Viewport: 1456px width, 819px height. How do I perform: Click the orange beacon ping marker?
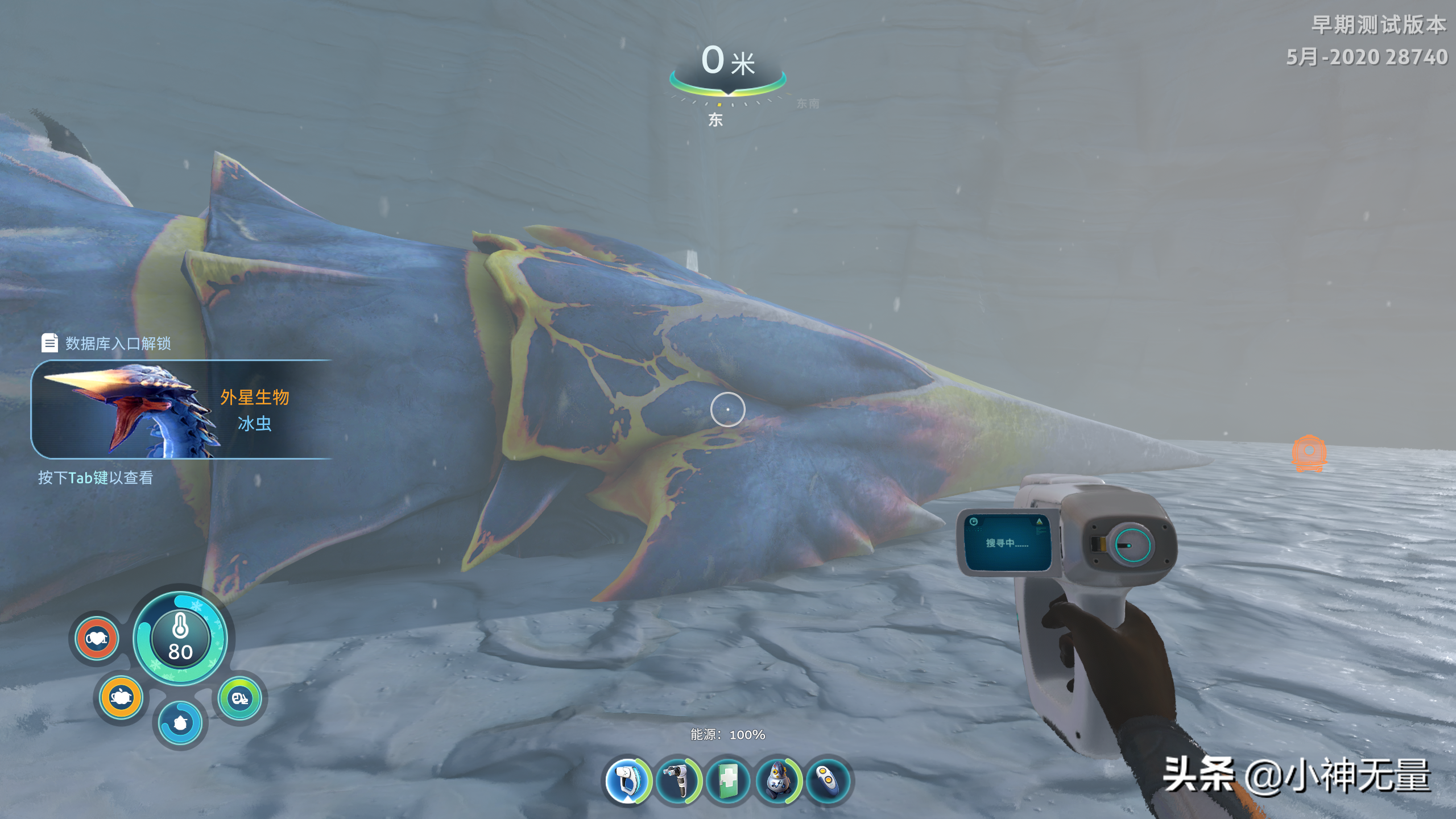[x=1309, y=453]
